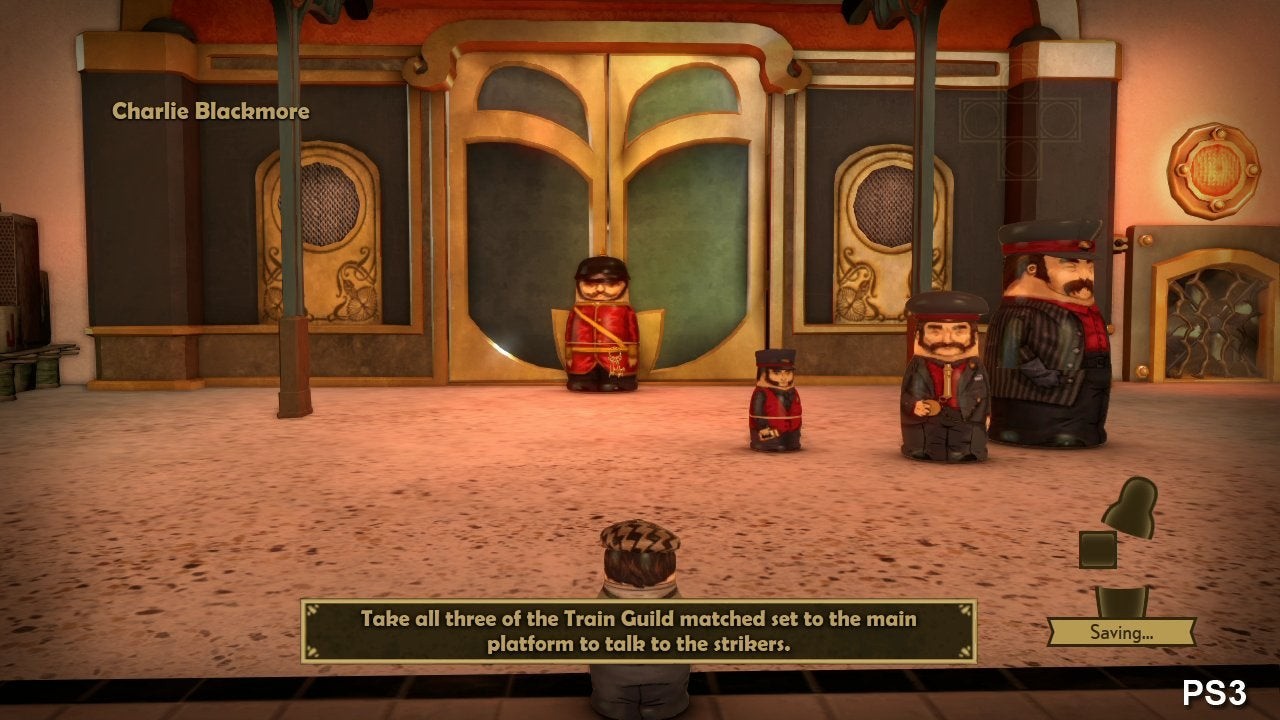Click the Train Guild objective hint banner
The height and width of the screenshot is (720, 1280).
coord(638,631)
